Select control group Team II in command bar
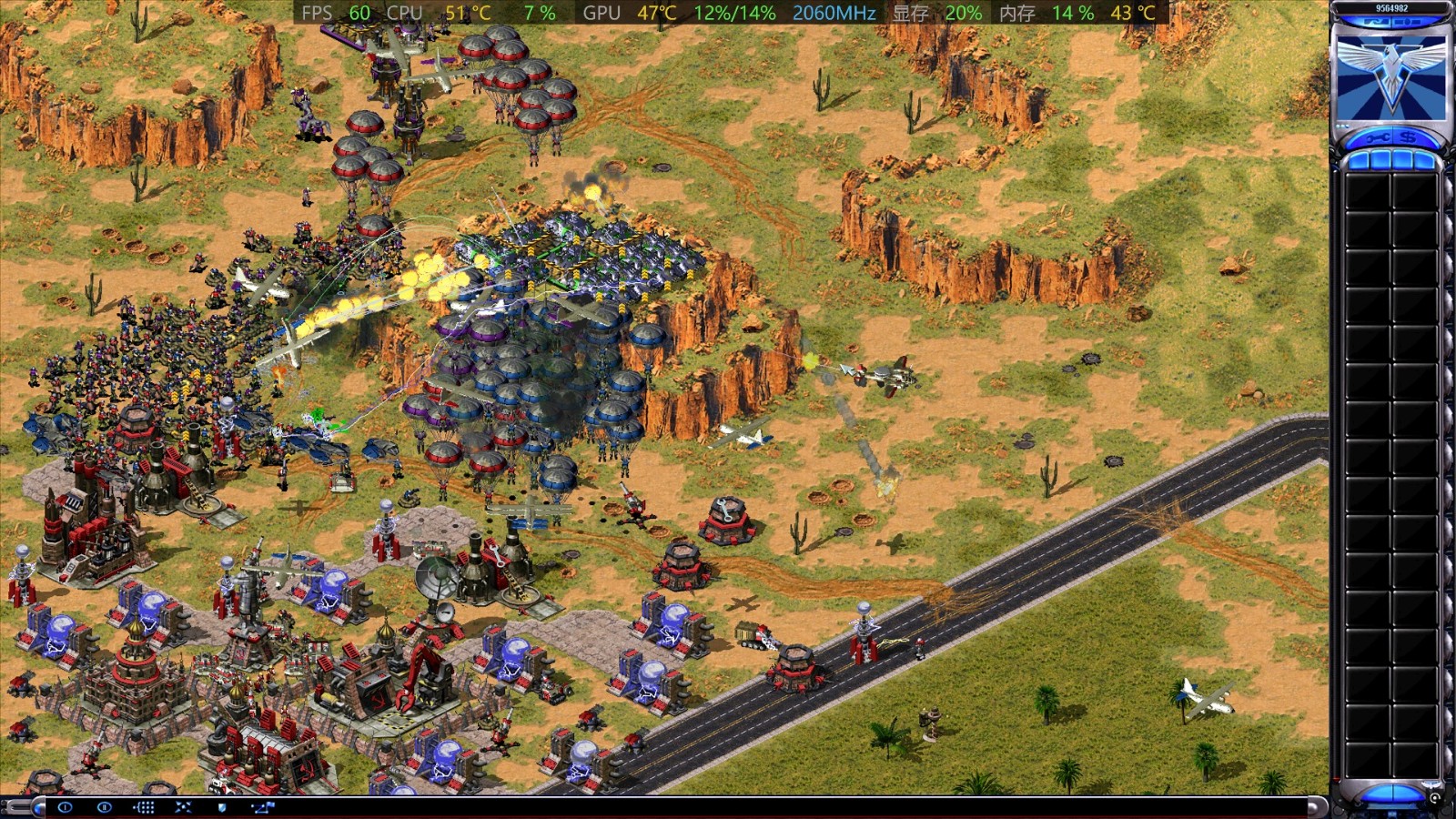 pyautogui.click(x=104, y=807)
